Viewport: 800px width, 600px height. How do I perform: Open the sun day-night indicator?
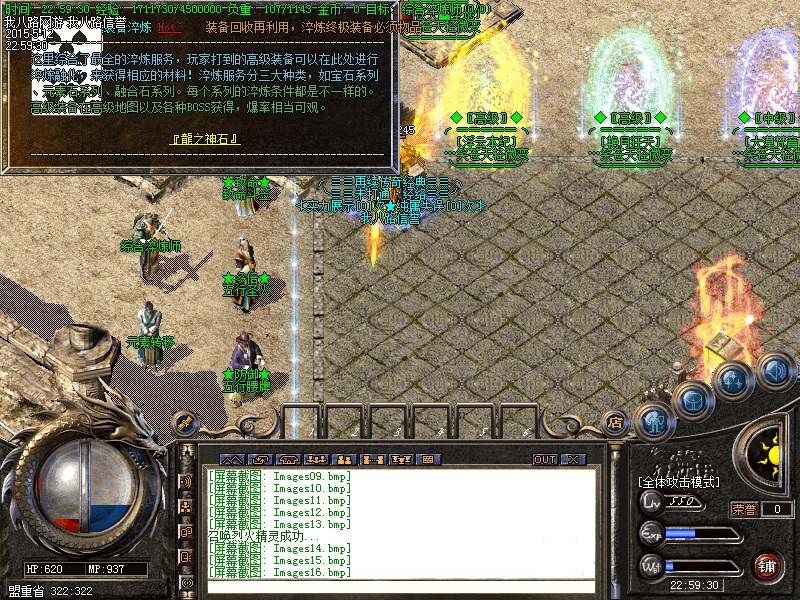[x=771, y=457]
